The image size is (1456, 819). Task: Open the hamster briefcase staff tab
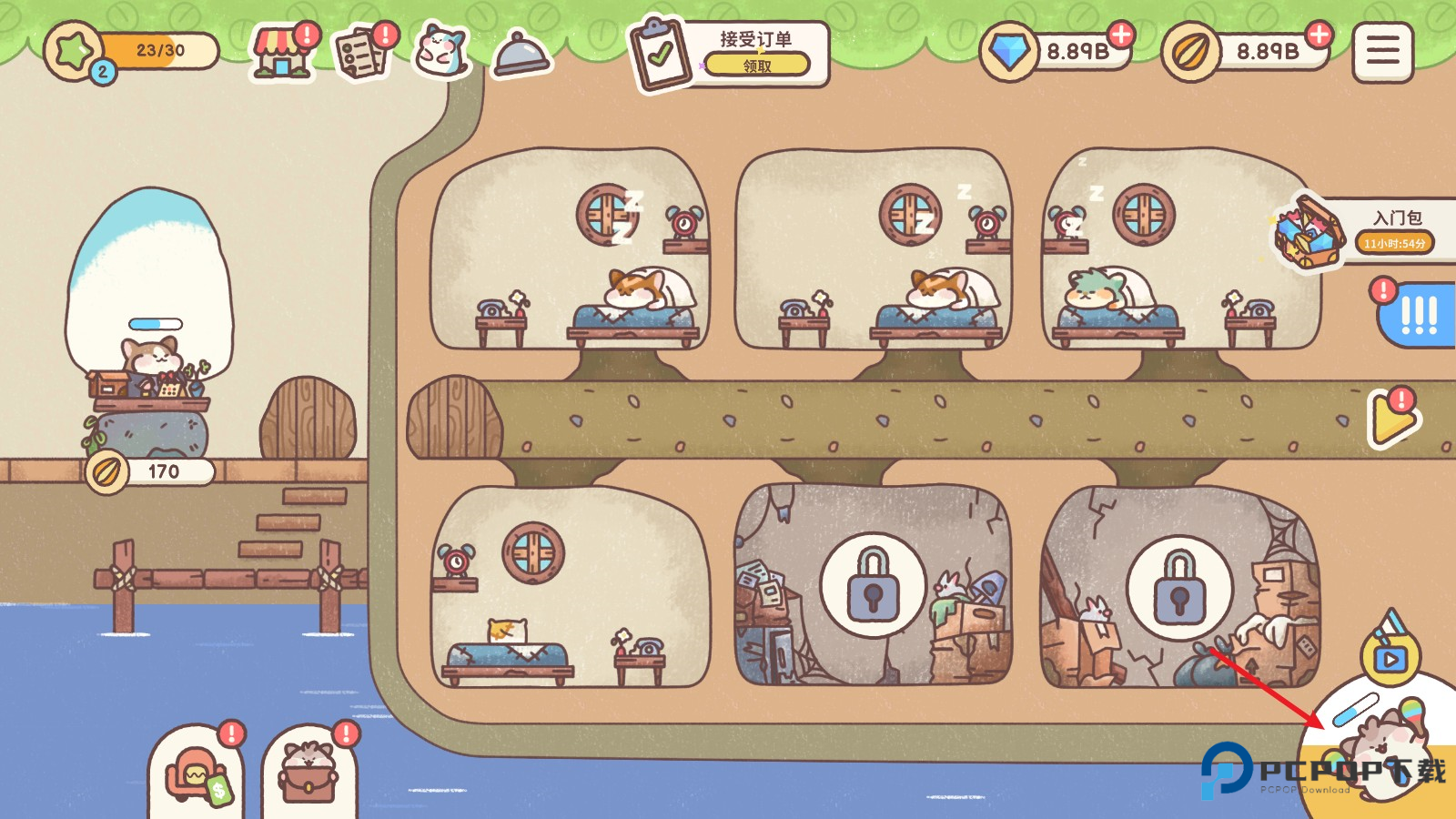click(309, 776)
